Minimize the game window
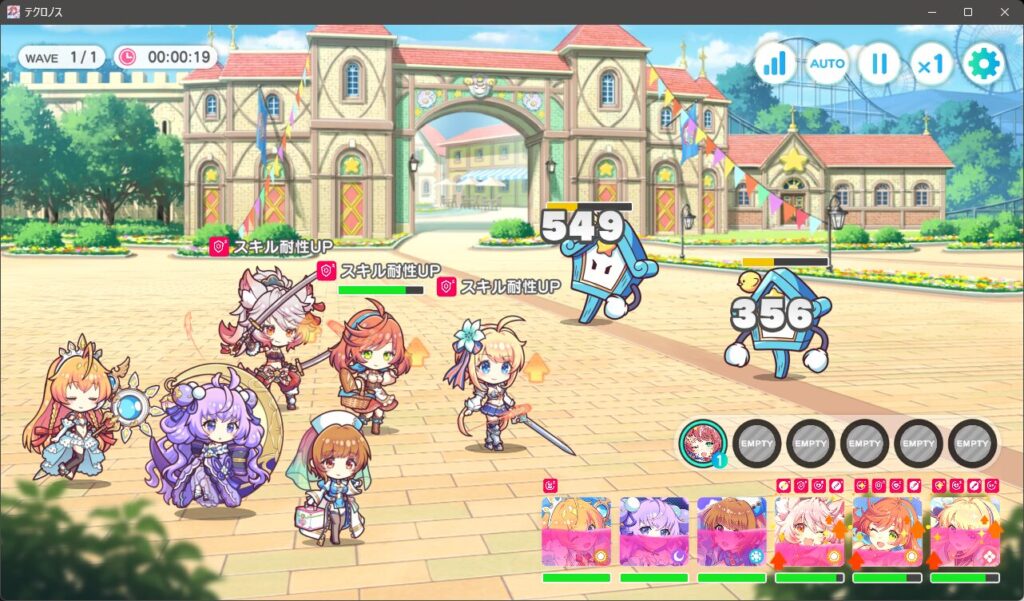 click(931, 12)
